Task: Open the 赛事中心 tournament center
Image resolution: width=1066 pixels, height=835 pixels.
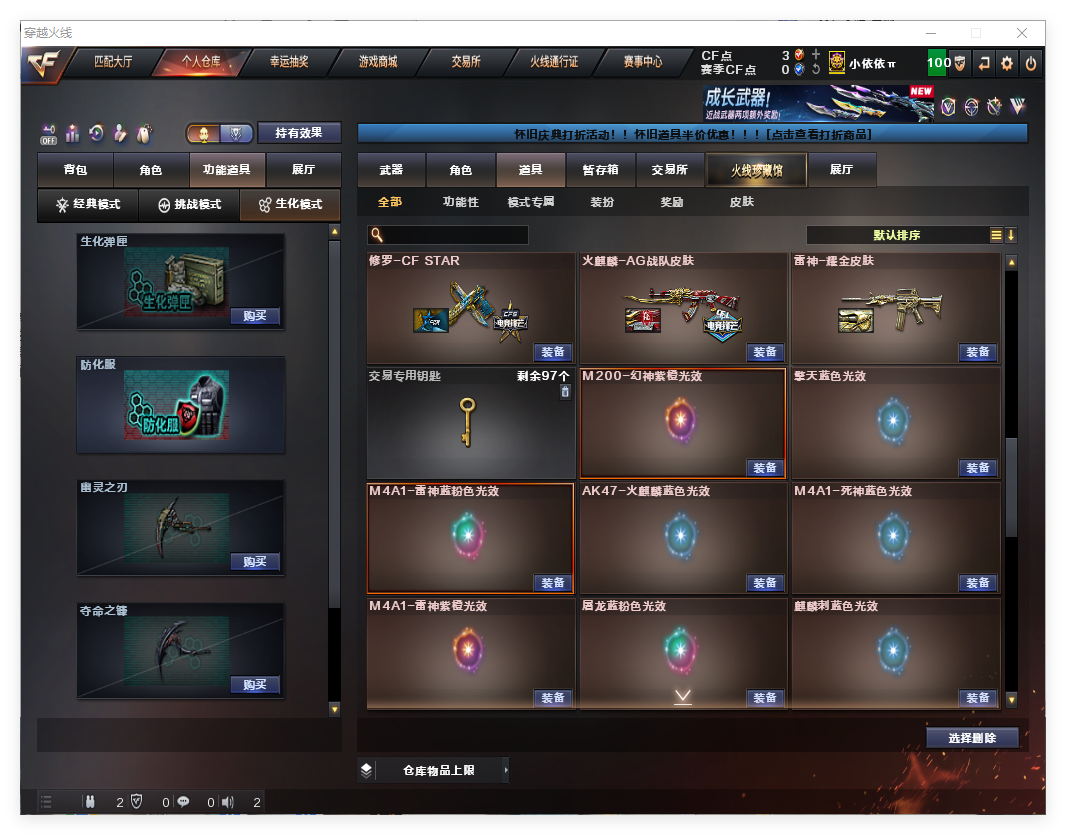Action: 642,62
